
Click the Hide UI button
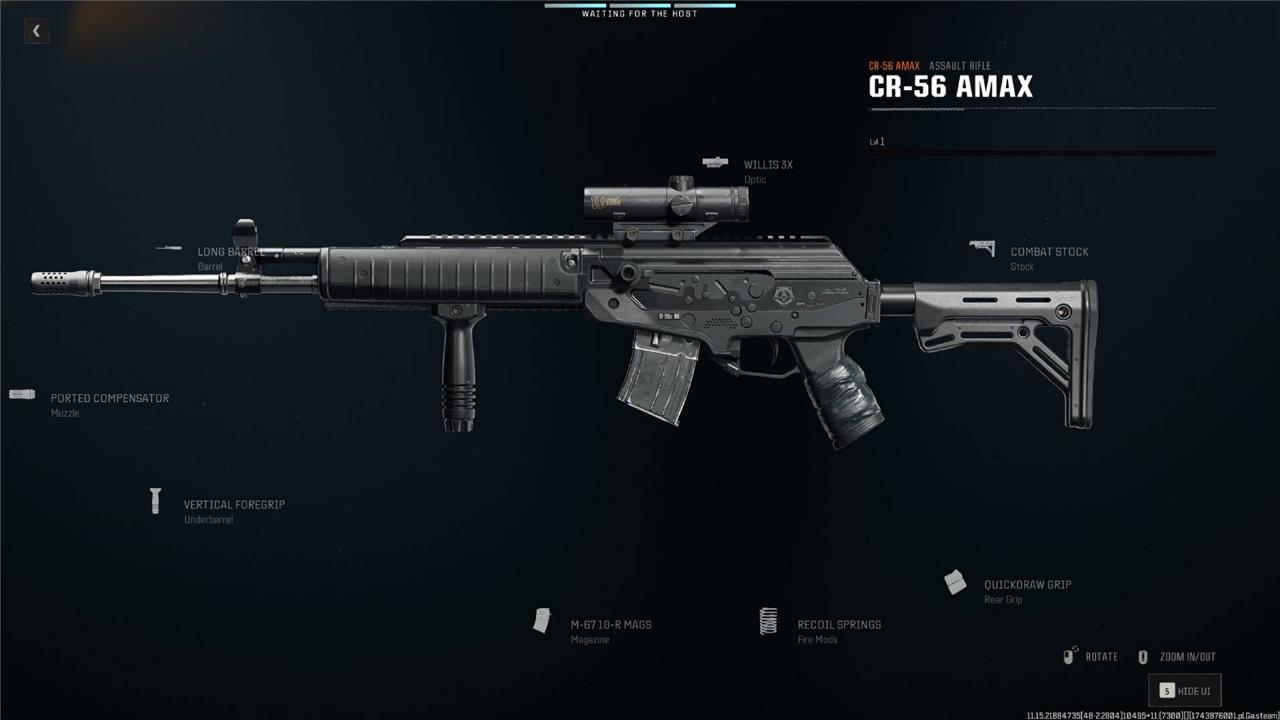pyautogui.click(x=1185, y=691)
